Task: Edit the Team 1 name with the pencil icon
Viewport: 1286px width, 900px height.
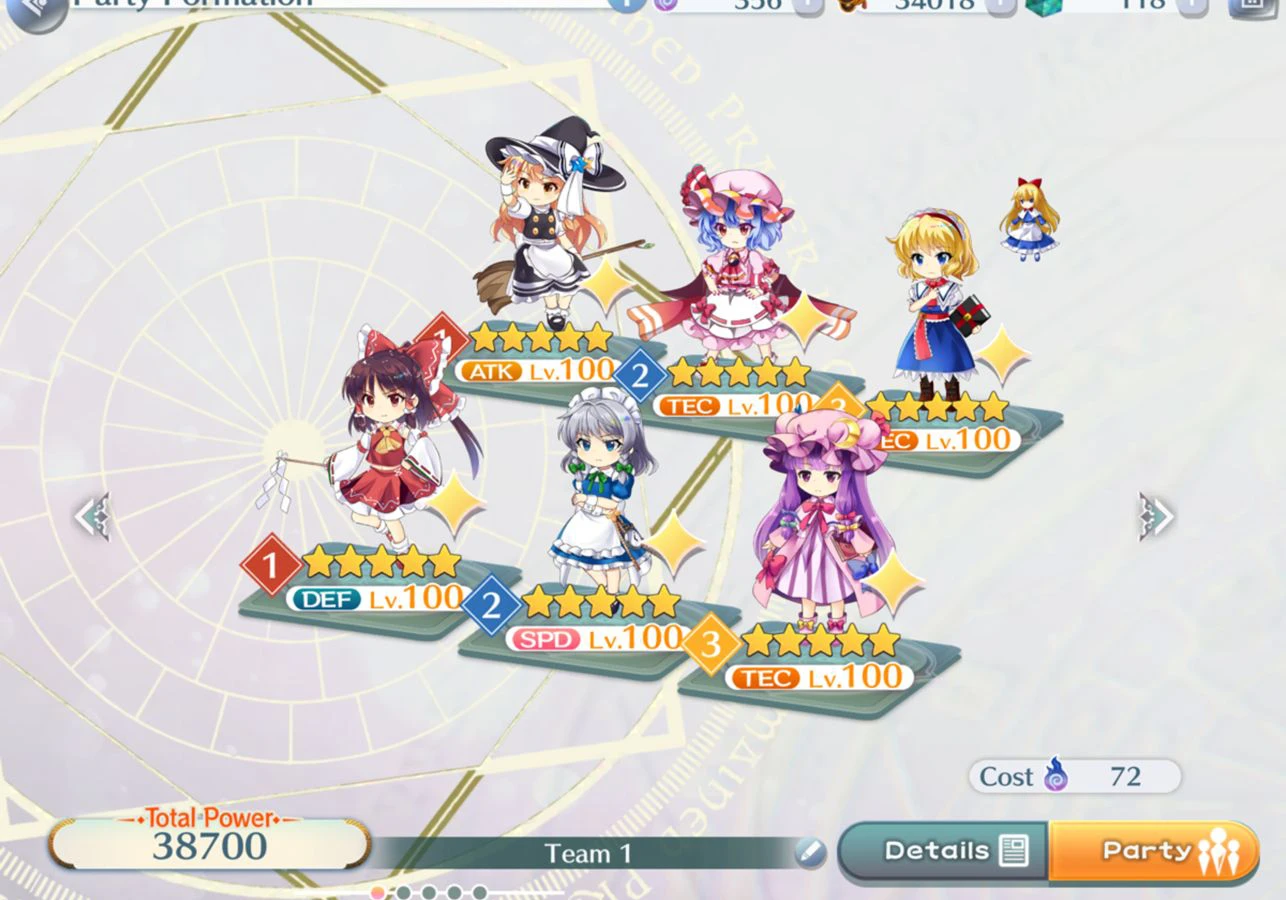Action: pos(810,852)
